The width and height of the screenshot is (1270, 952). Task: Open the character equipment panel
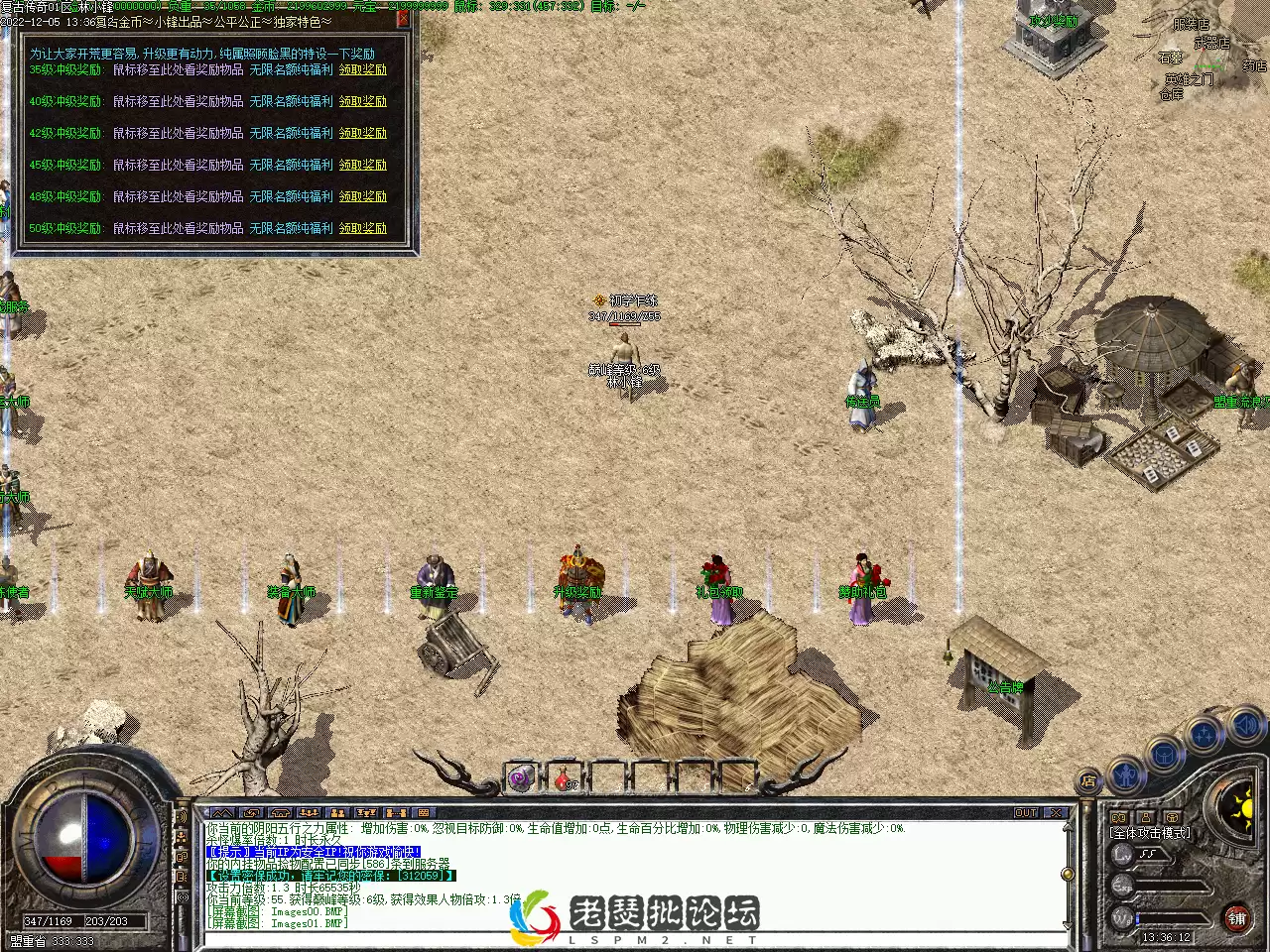click(1126, 773)
